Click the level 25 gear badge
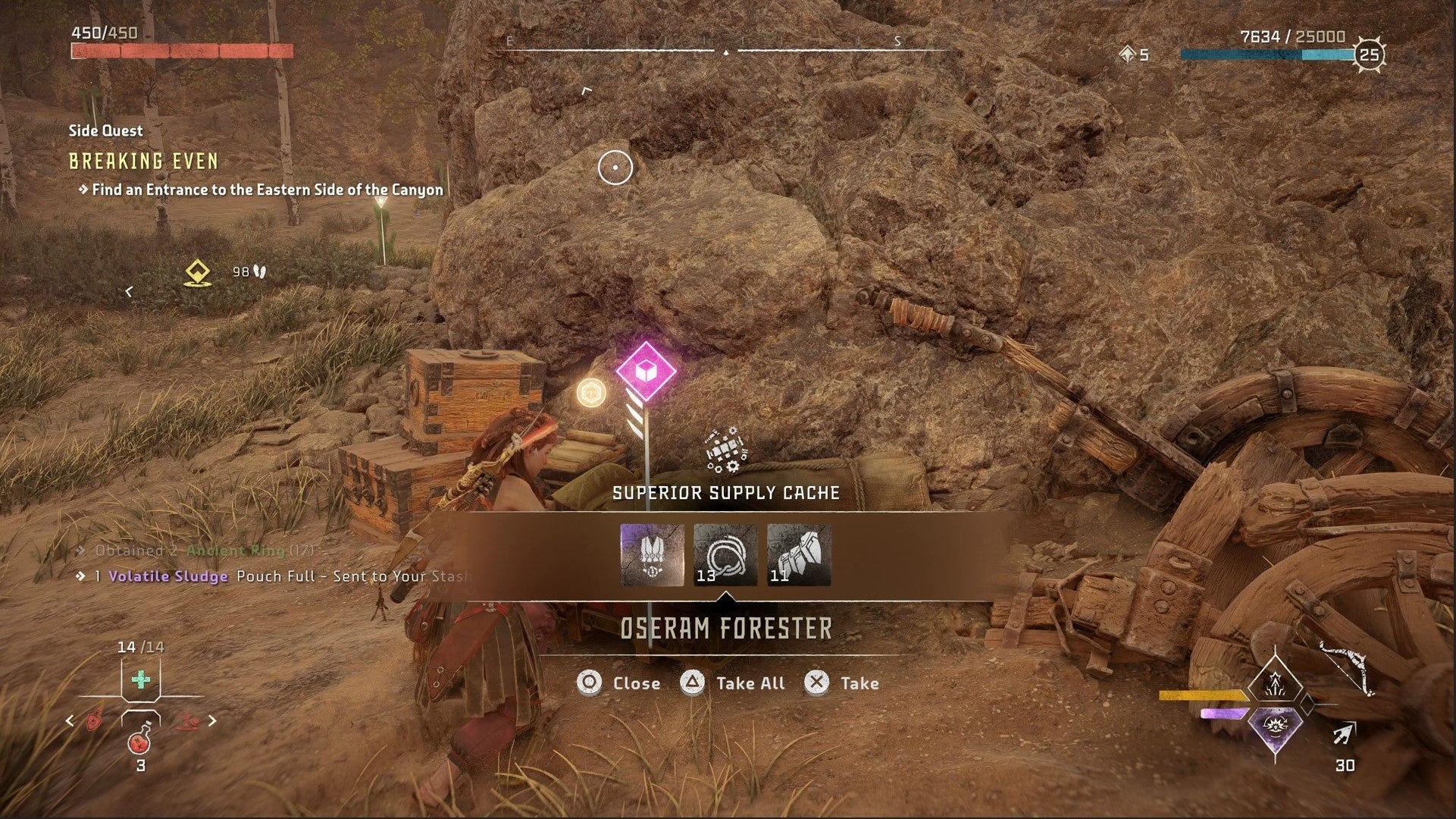Viewport: 1456px width, 819px height. (x=1369, y=54)
